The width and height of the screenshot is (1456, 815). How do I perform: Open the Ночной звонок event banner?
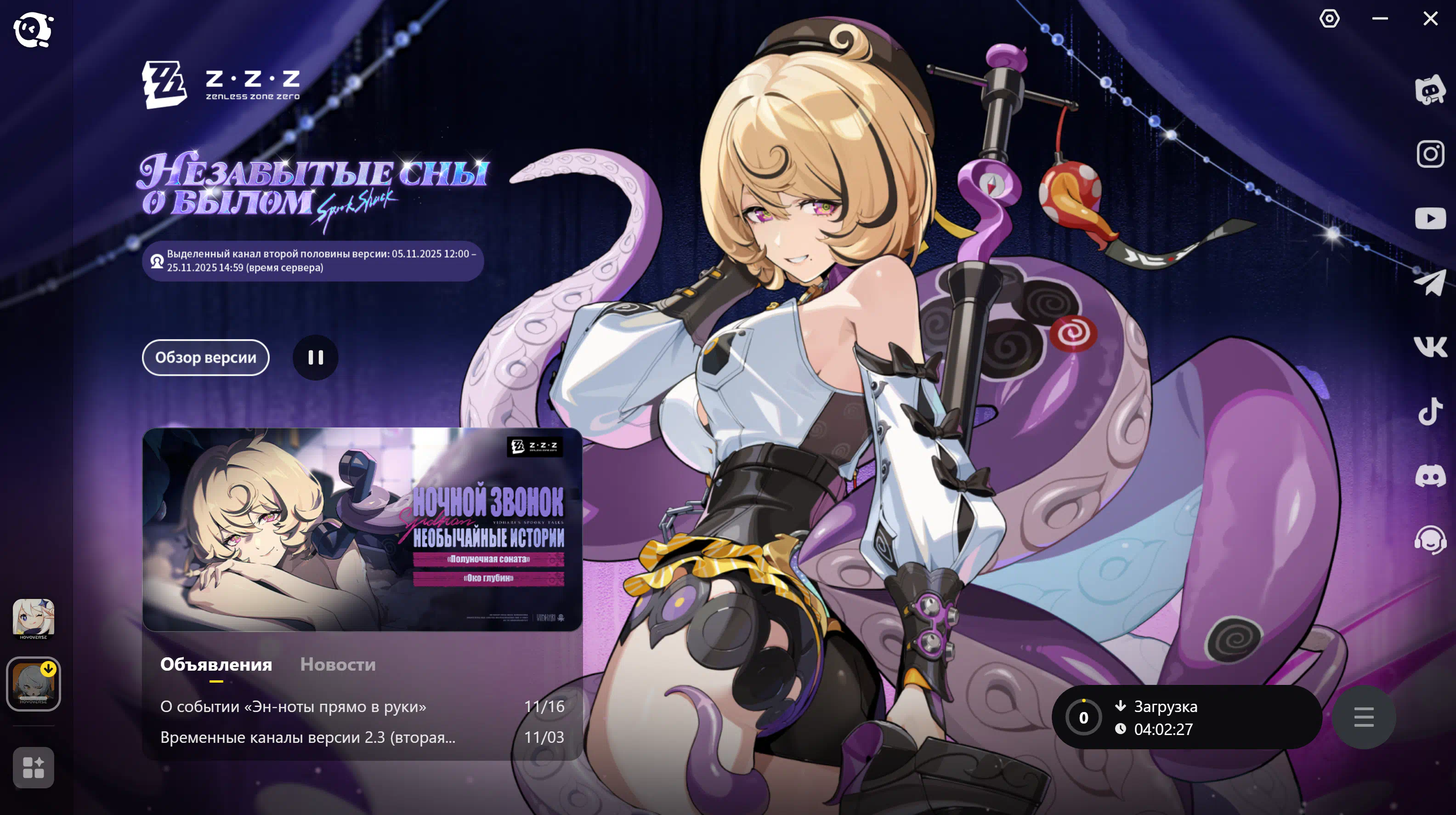point(362,530)
